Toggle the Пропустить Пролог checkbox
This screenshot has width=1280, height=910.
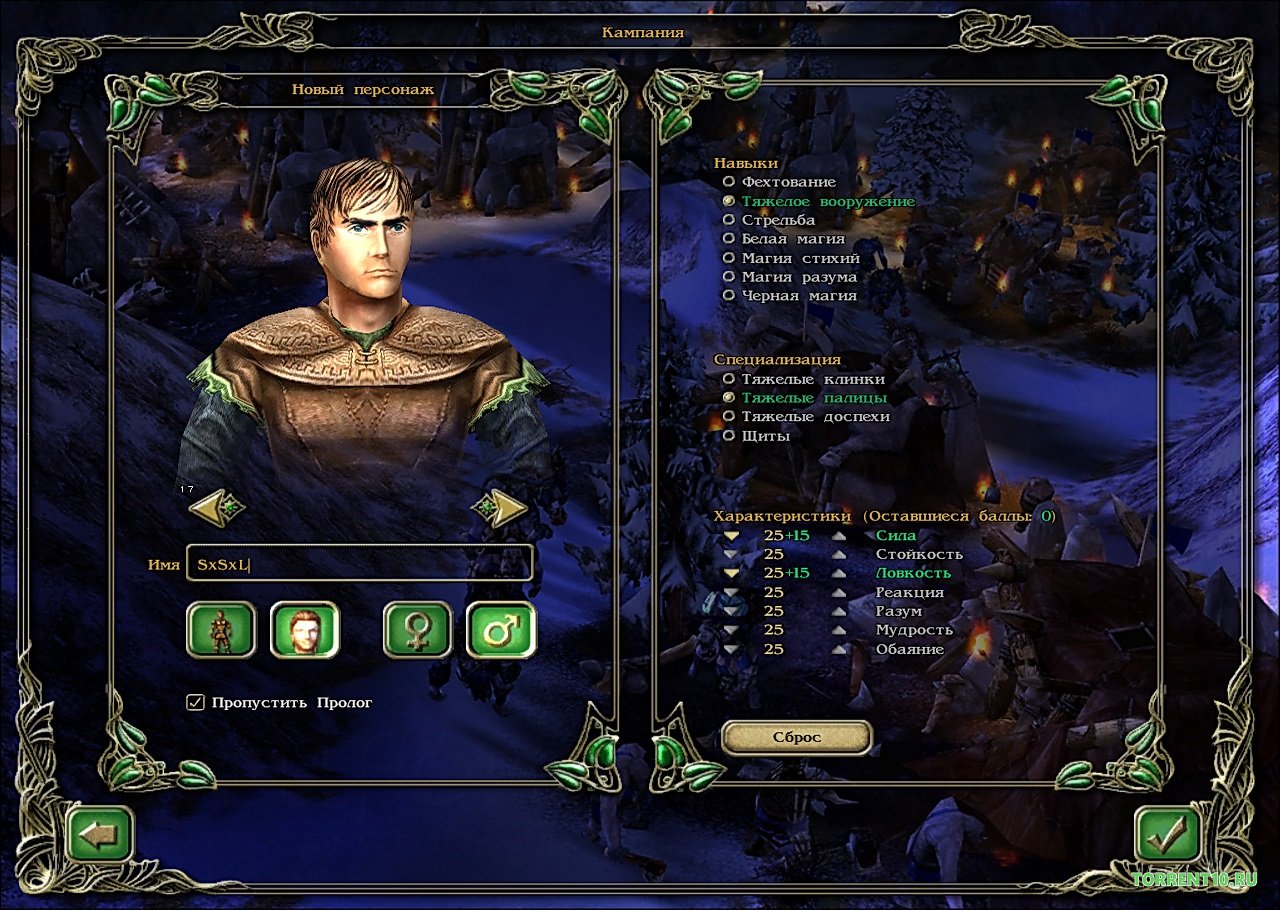[196, 702]
